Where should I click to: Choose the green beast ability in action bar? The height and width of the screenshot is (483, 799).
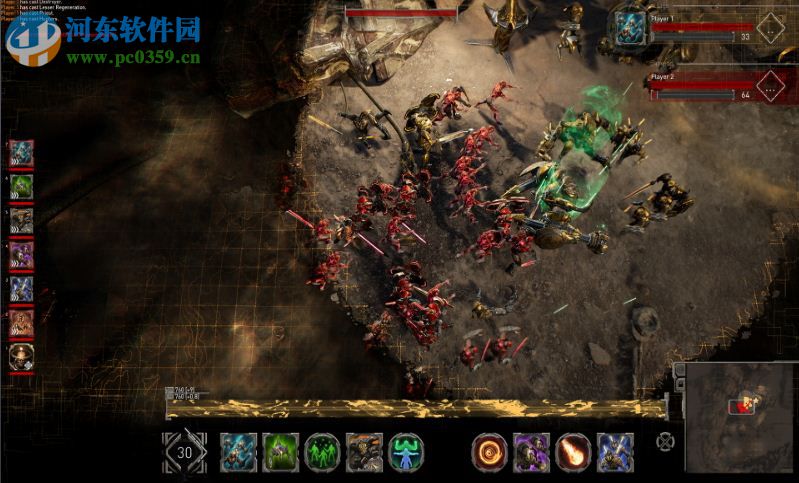point(280,452)
